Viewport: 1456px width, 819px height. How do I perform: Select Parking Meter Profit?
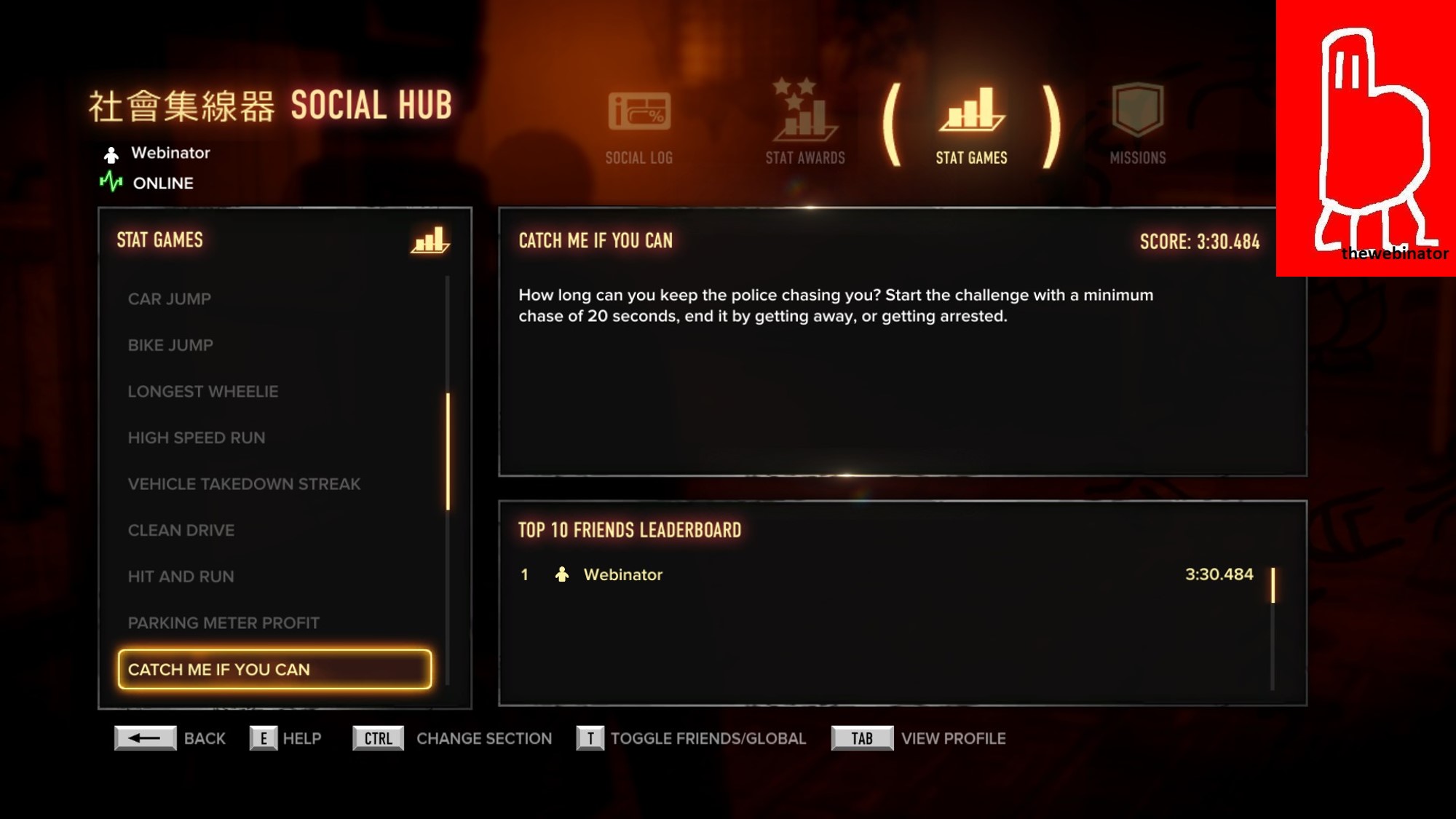click(223, 623)
